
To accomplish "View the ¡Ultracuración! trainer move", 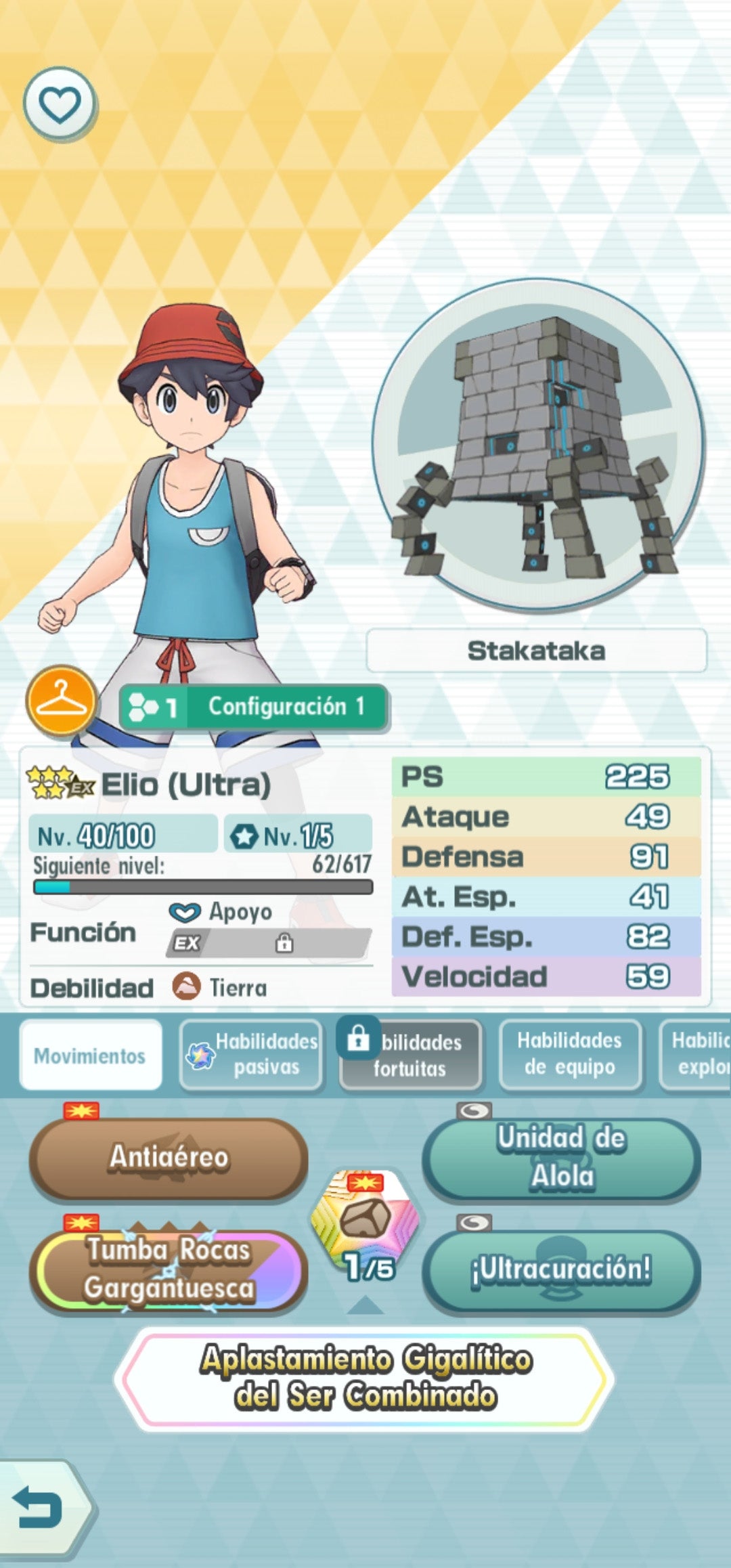I will 561,1269.
